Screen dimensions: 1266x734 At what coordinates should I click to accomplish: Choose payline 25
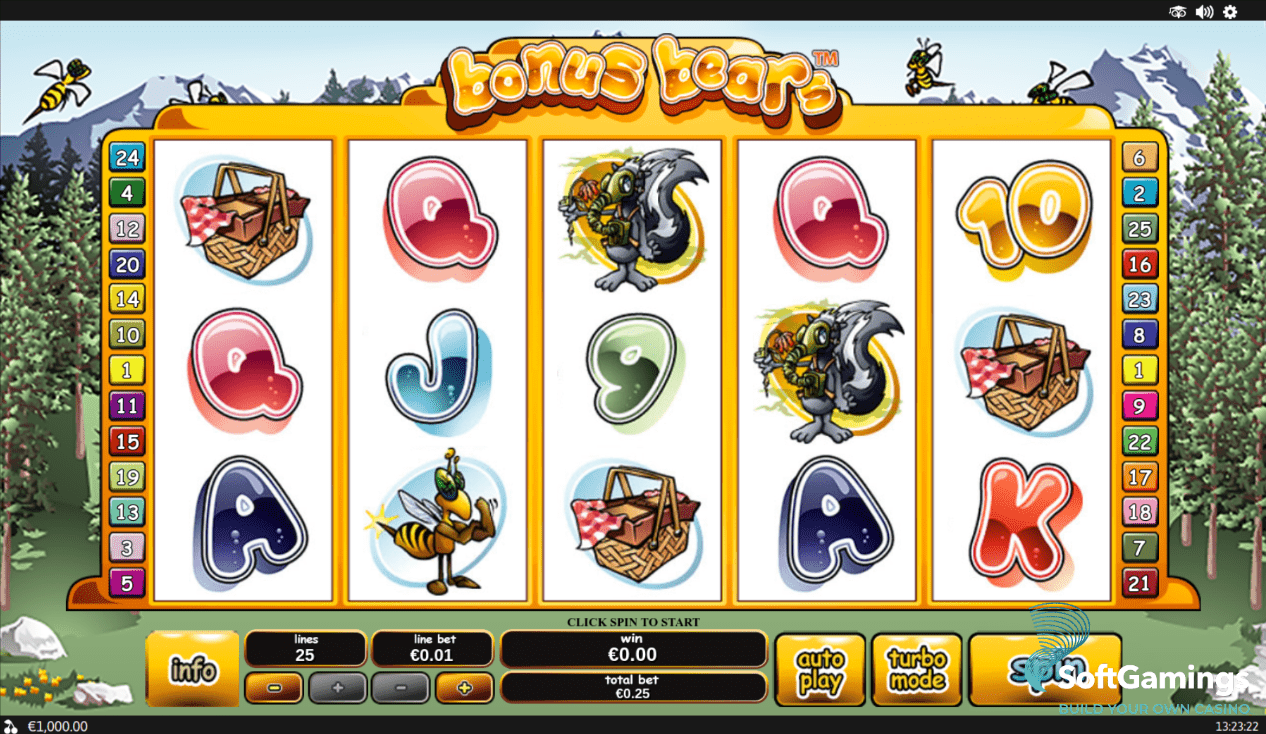[x=1140, y=228]
